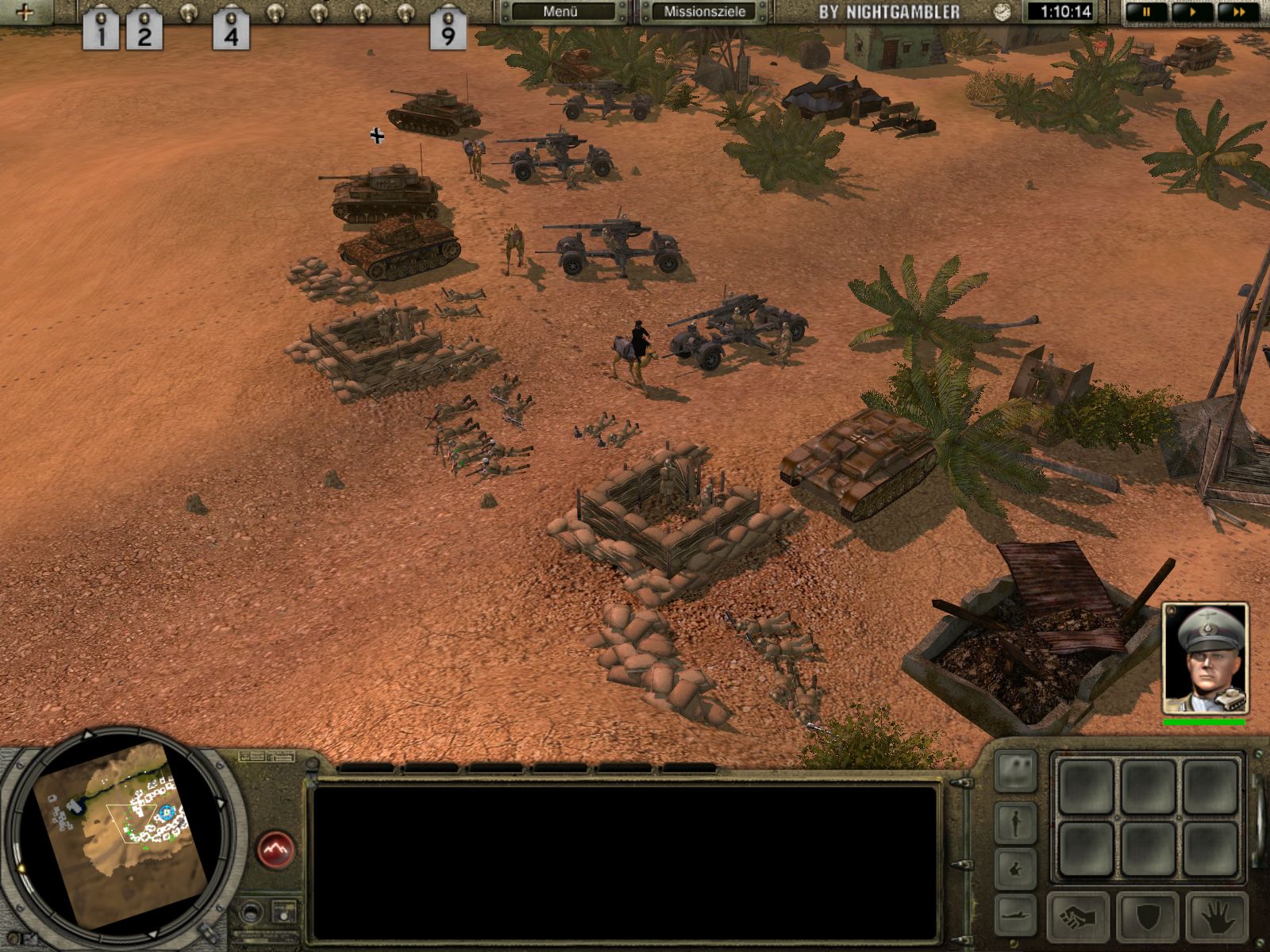This screenshot has width=1270, height=952.
Task: Choose the standing soldier stance
Action: coord(1016,823)
